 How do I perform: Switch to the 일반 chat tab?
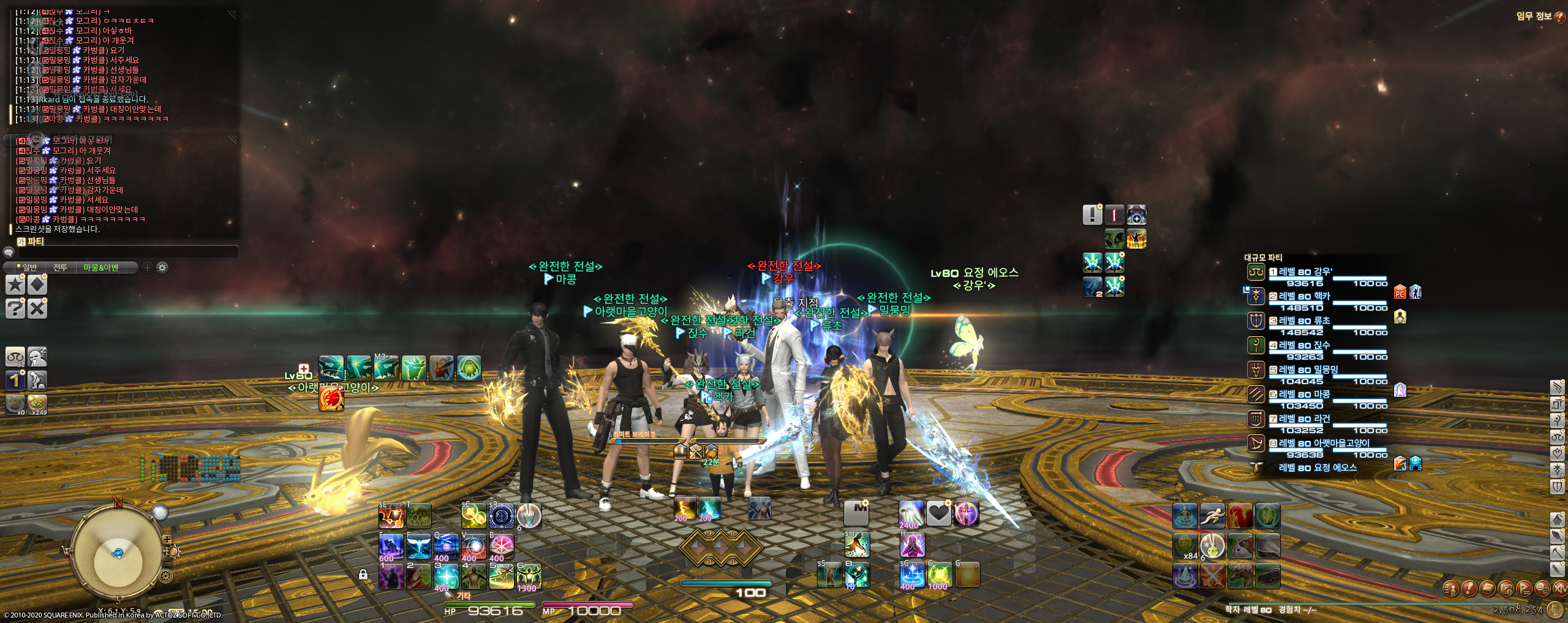29,268
